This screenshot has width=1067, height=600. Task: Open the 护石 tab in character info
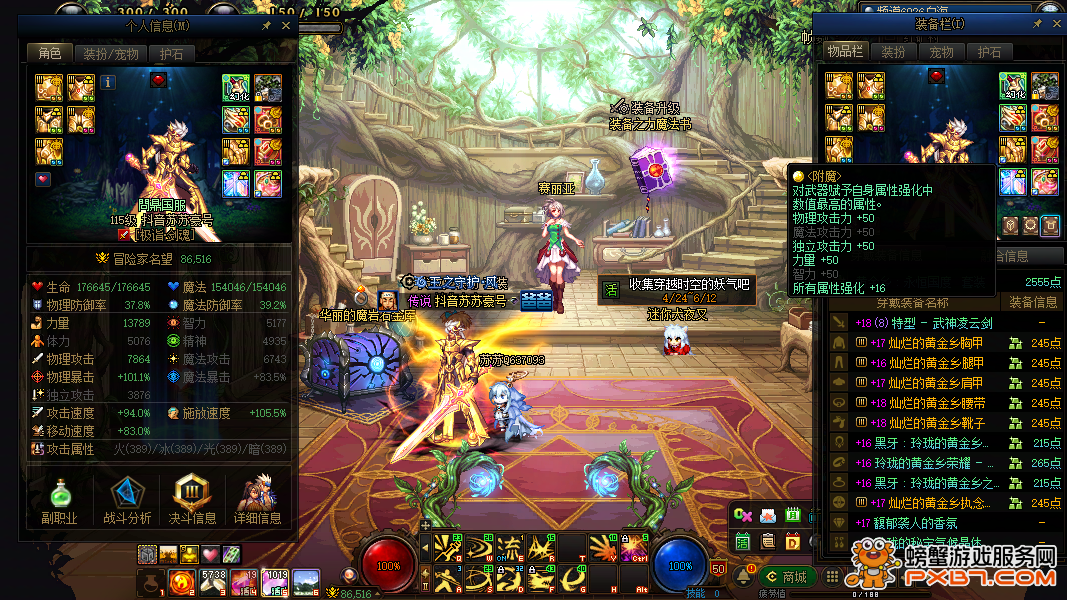172,54
